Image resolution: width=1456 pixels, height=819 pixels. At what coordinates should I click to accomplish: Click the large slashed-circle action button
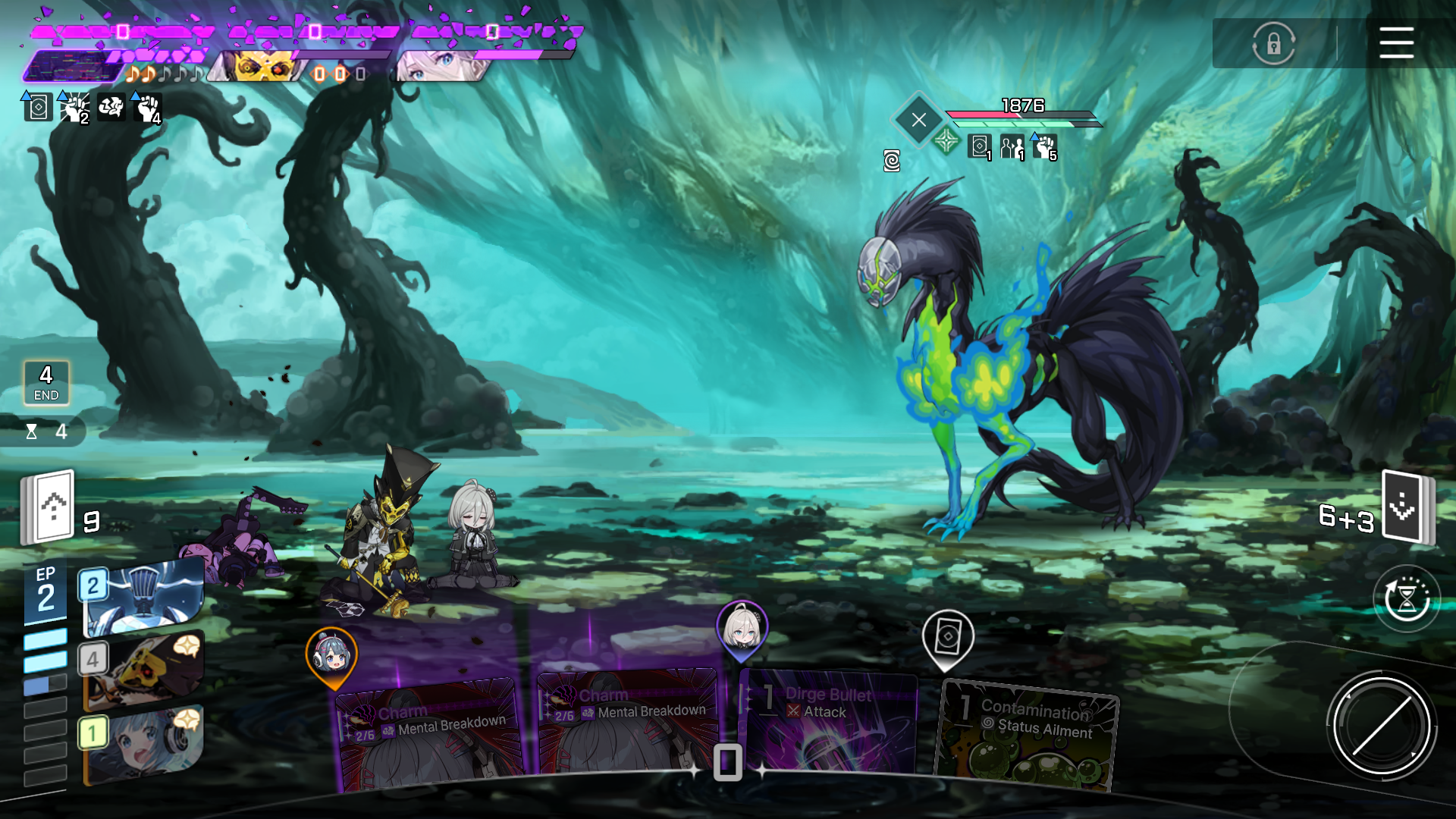click(x=1381, y=726)
